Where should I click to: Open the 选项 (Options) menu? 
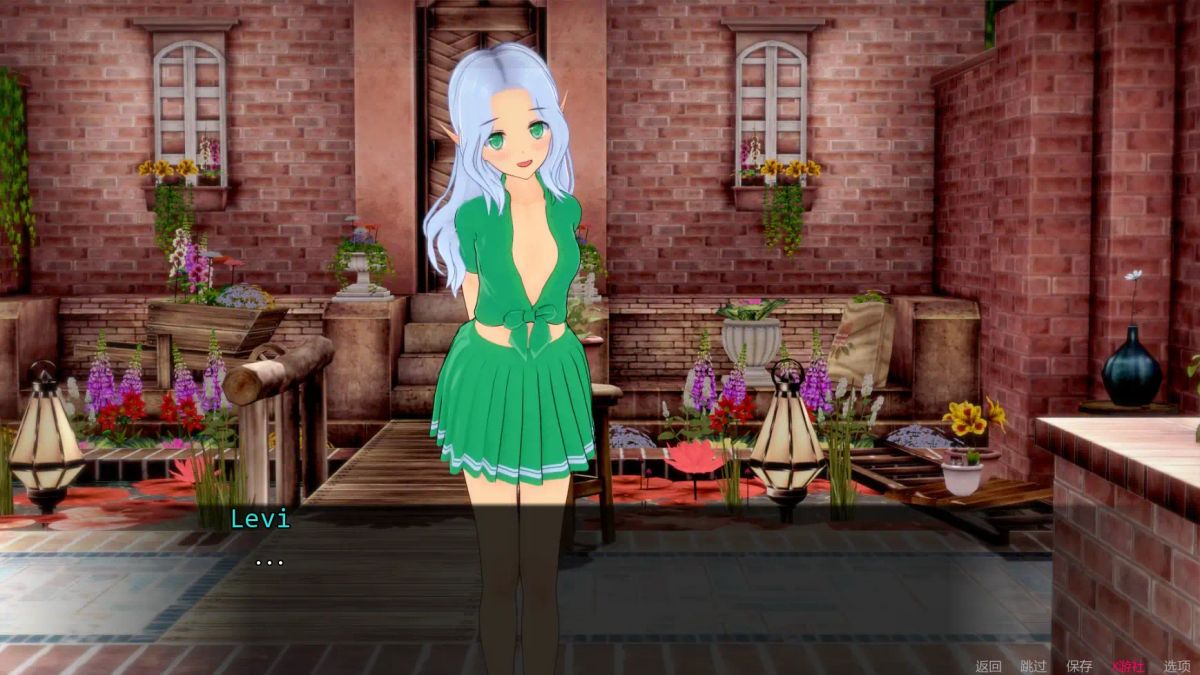1177,666
